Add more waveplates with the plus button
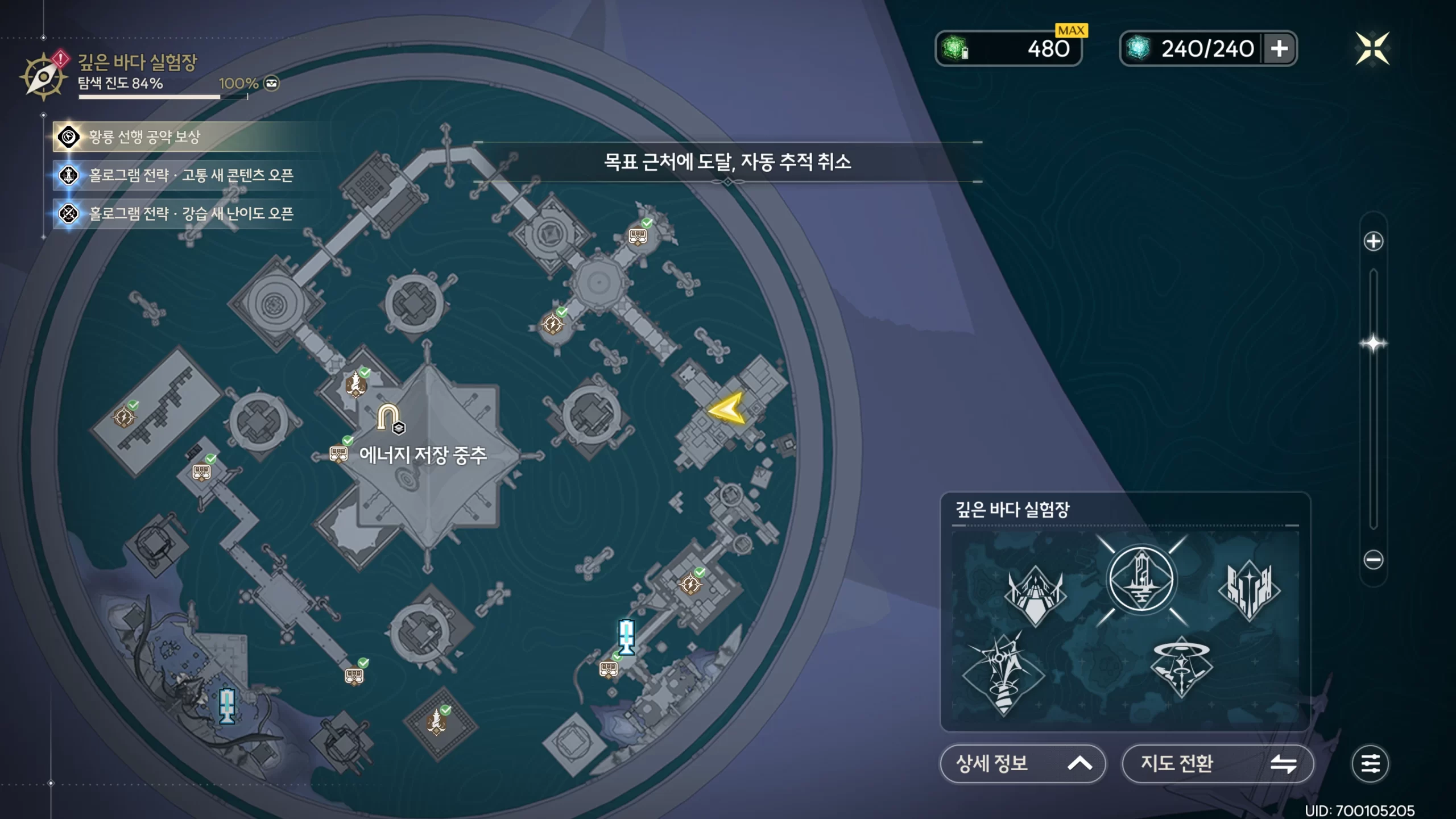This screenshot has height=819, width=1456. click(1279, 49)
